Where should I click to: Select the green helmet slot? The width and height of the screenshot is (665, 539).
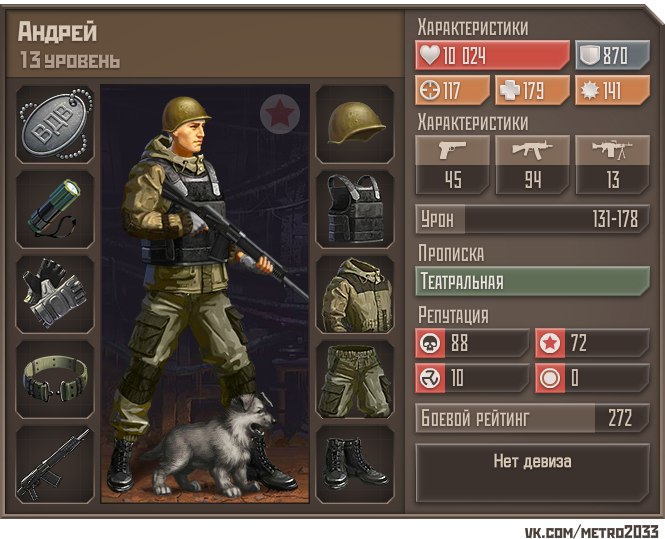(x=355, y=125)
